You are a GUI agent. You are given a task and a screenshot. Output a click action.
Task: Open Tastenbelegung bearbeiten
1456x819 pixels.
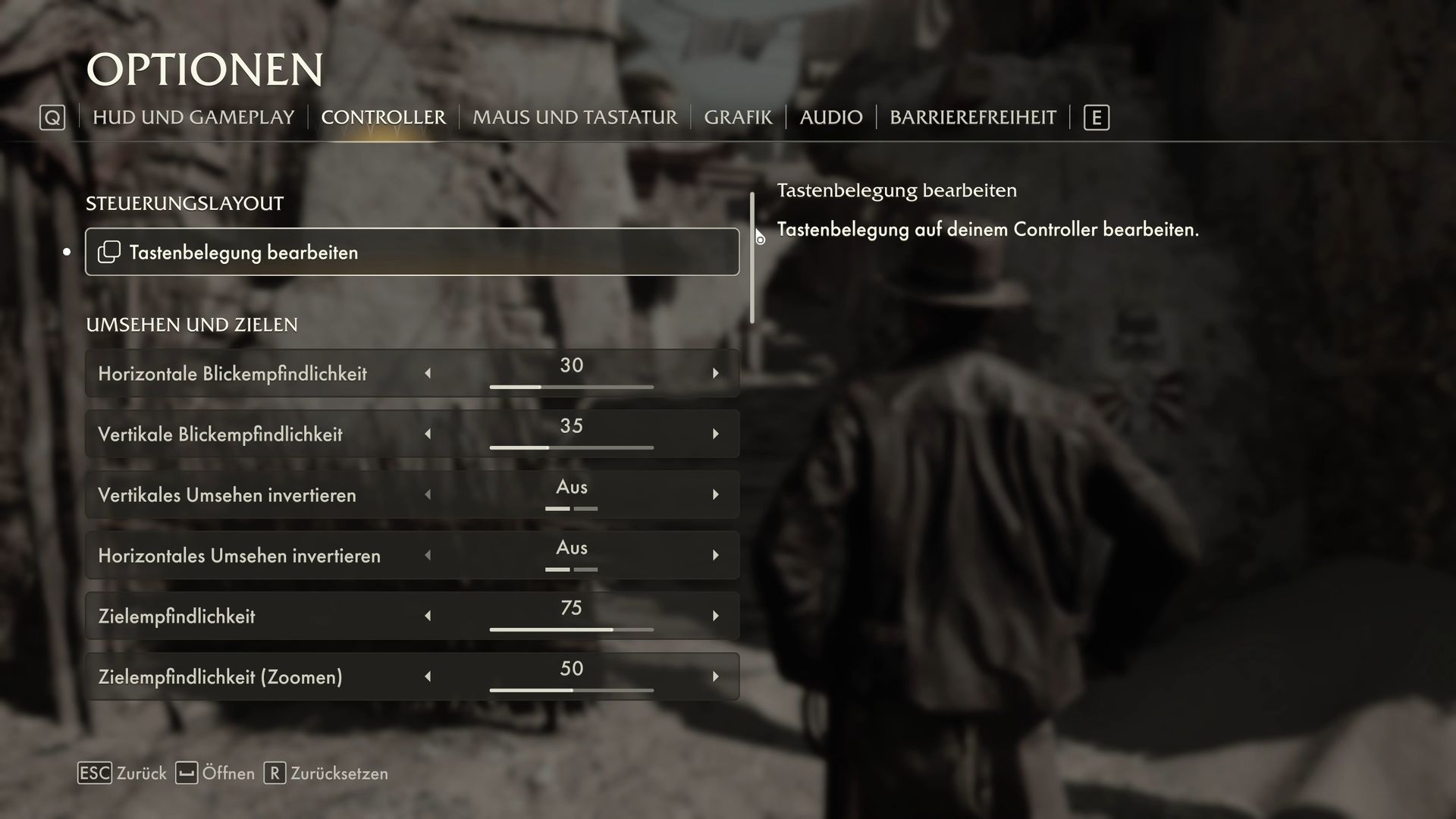point(412,252)
